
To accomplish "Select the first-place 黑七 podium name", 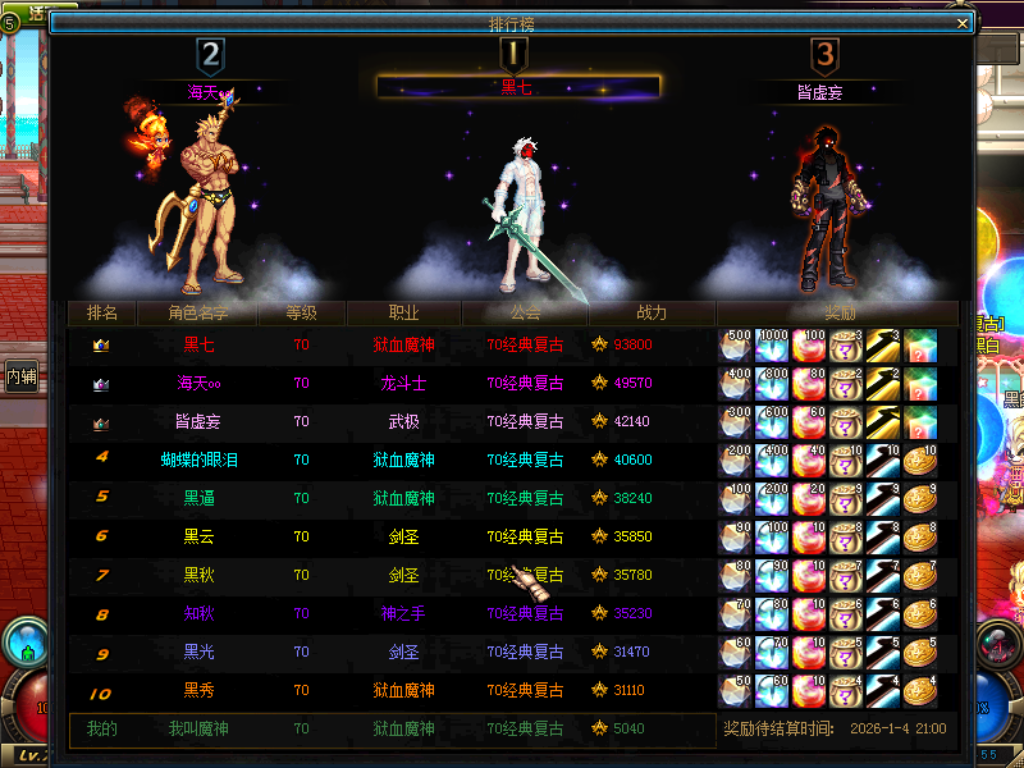I will 516,87.
